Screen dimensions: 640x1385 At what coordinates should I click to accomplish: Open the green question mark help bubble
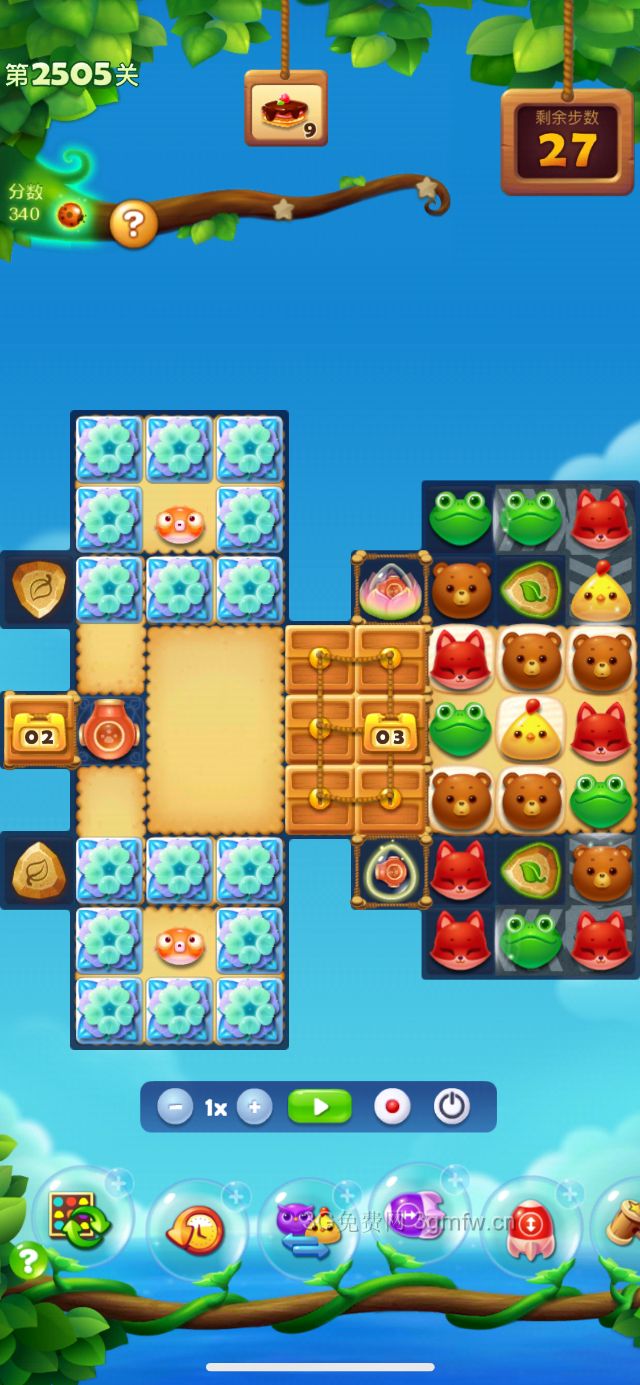click(28, 1261)
